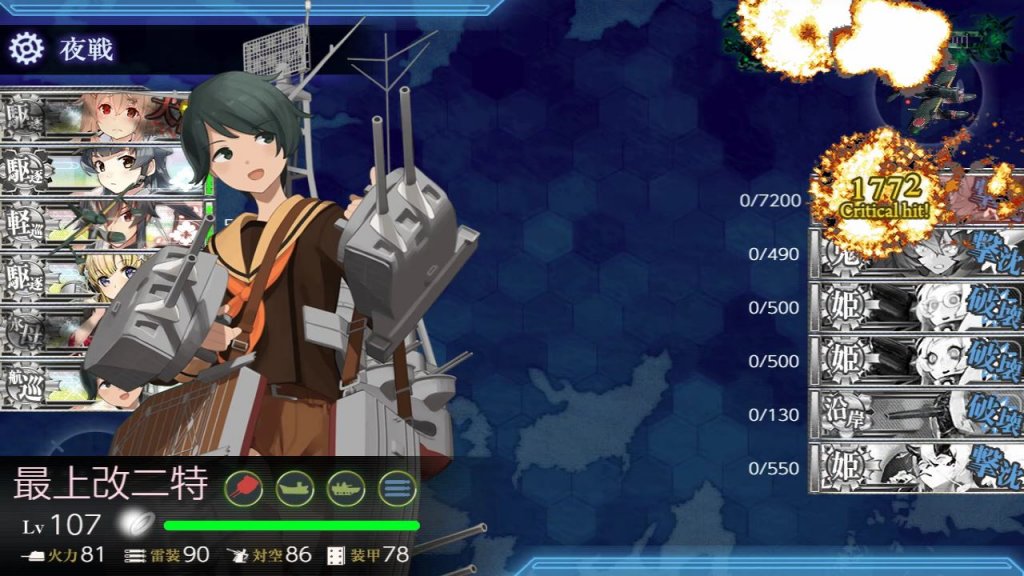Click the red gun turret equipment icon
Screen dimensions: 1024x576
click(x=243, y=487)
